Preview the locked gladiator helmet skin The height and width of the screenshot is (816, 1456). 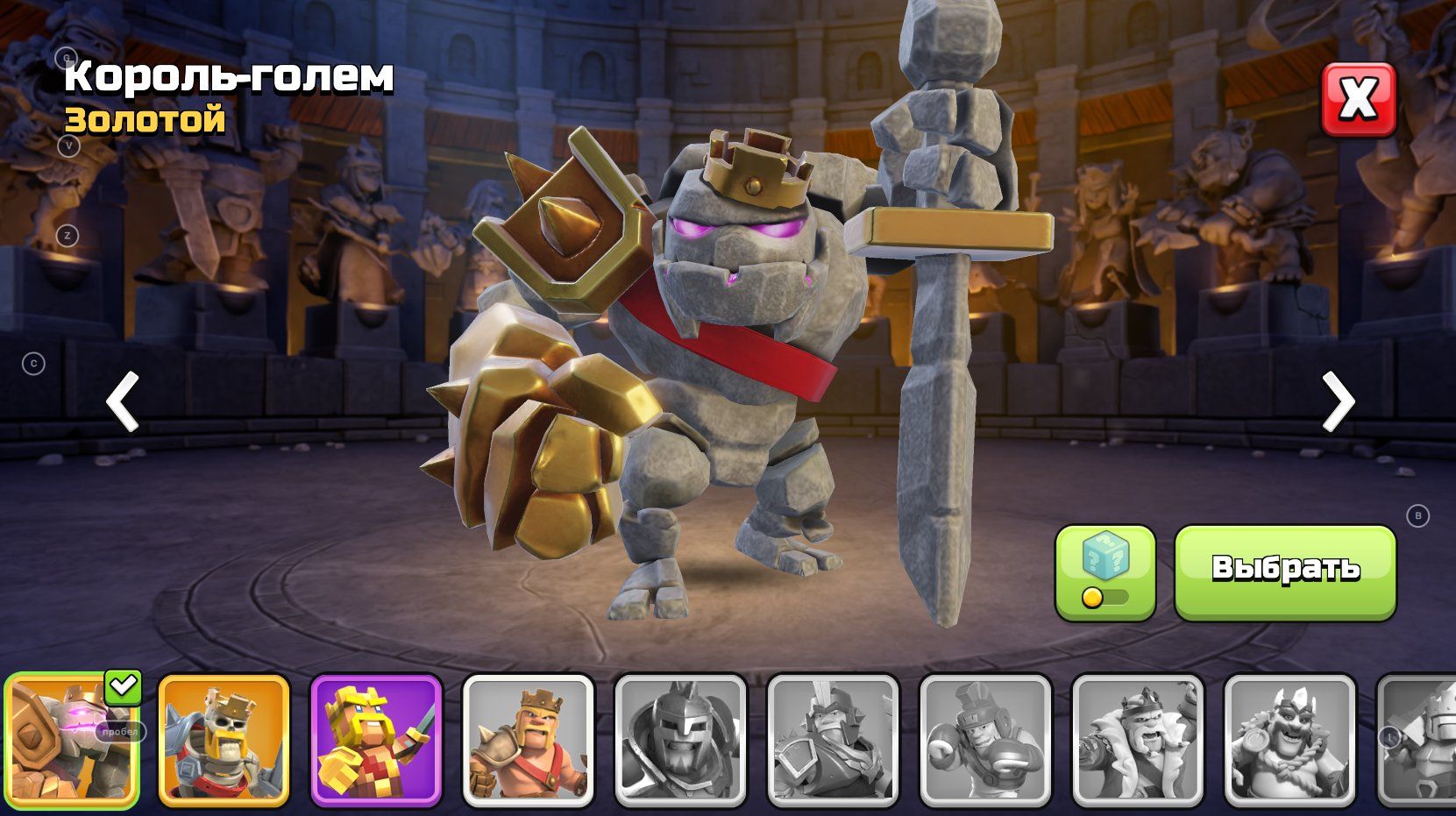tap(680, 740)
